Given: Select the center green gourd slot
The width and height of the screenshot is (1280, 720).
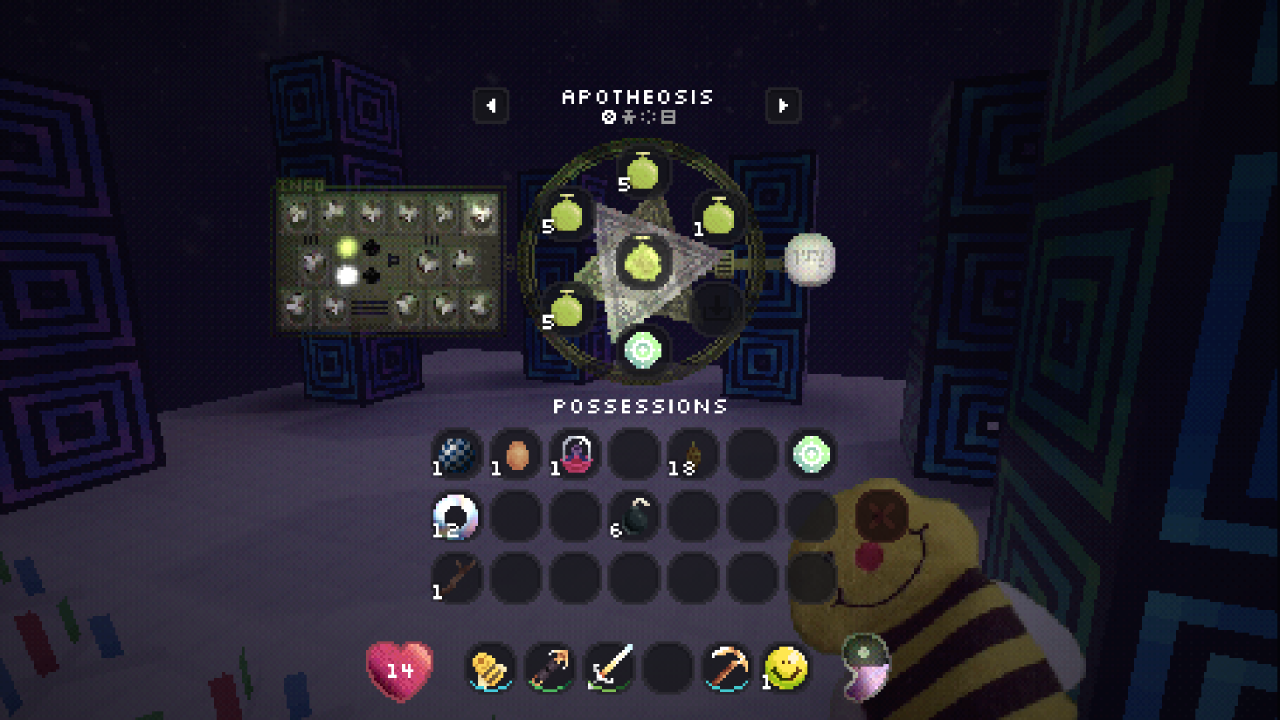Looking at the screenshot, I should click(x=642, y=261).
